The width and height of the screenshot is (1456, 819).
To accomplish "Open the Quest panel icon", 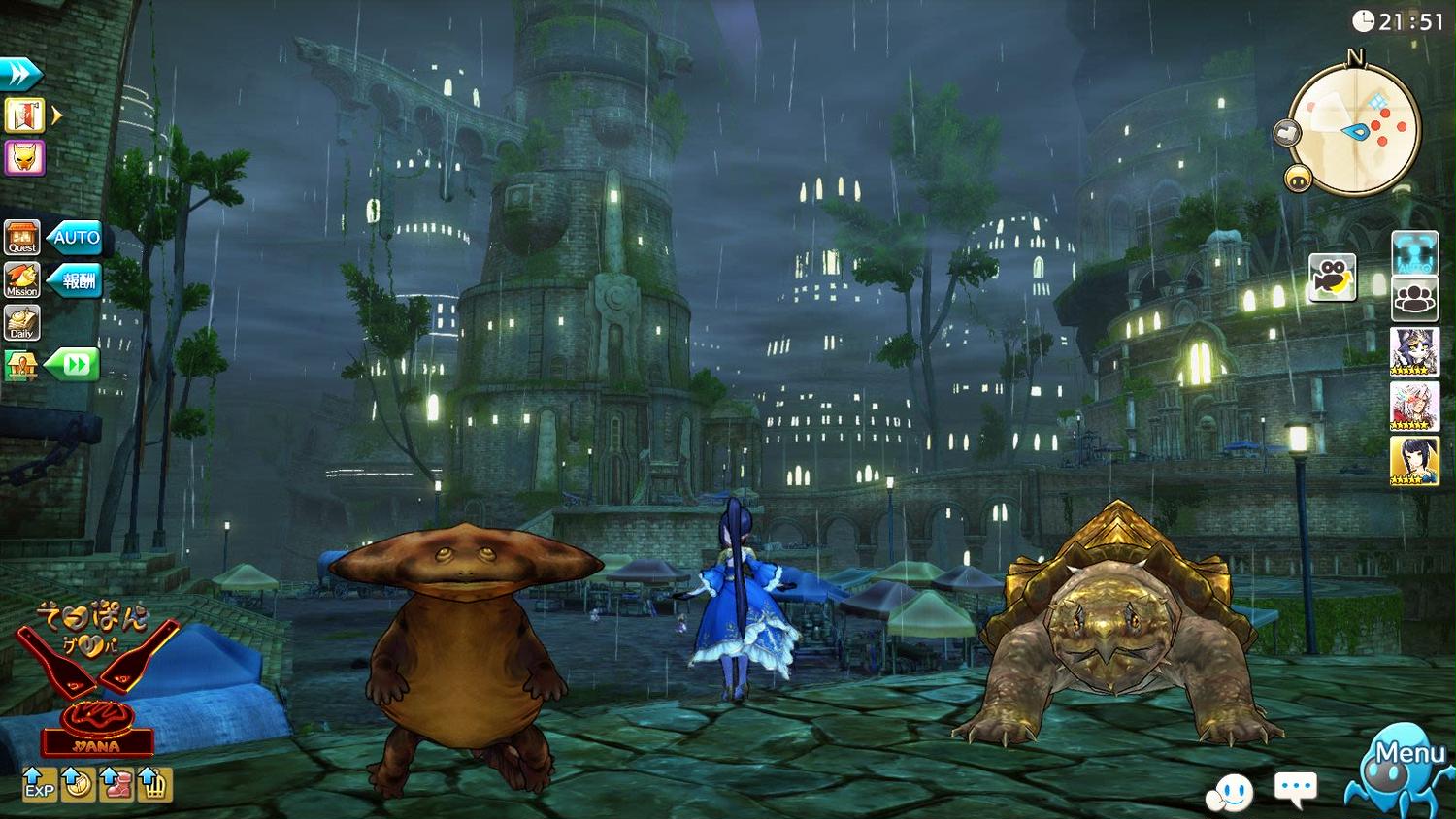I will pos(21,237).
